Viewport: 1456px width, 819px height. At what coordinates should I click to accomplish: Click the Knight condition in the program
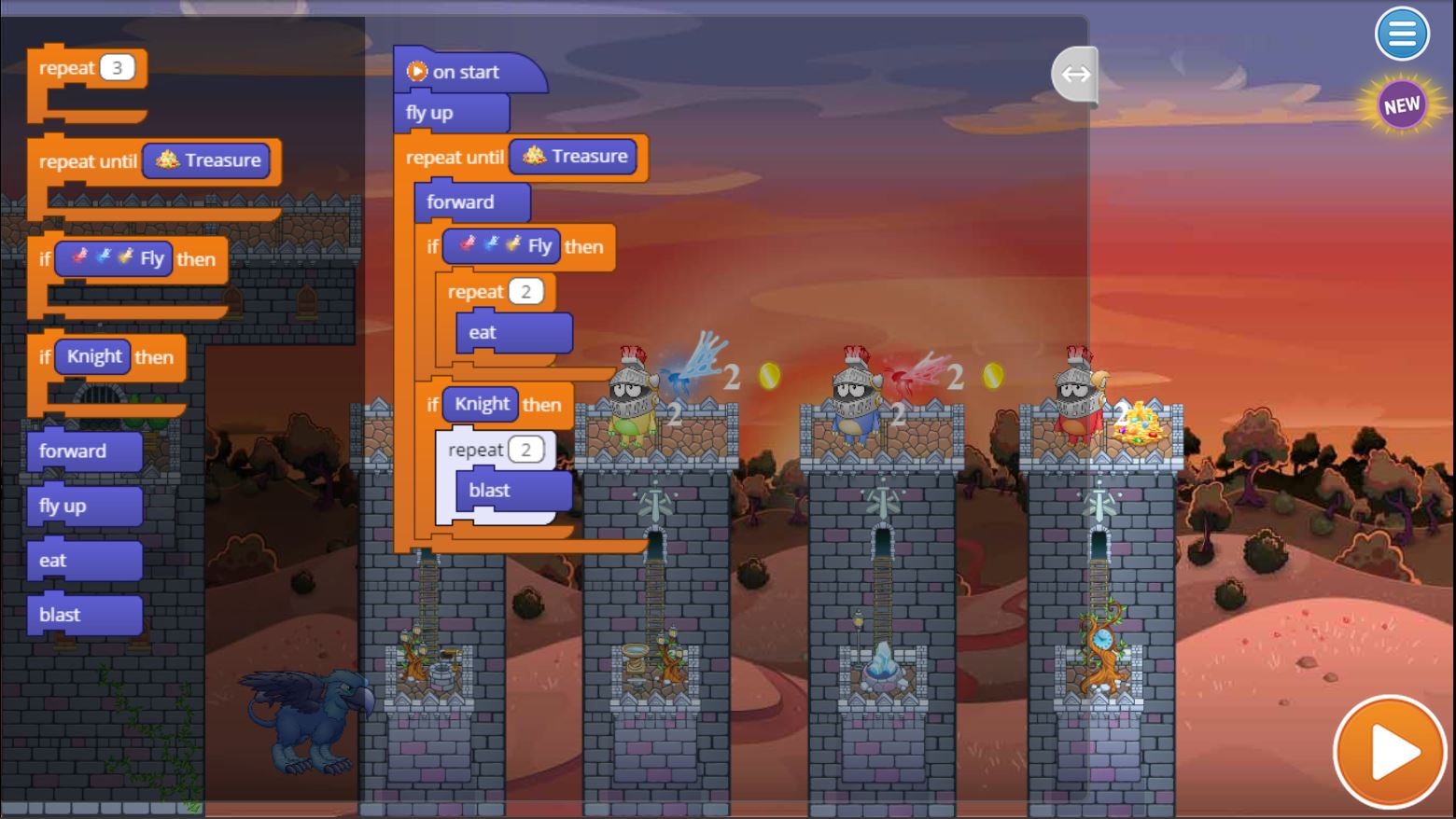pos(481,404)
